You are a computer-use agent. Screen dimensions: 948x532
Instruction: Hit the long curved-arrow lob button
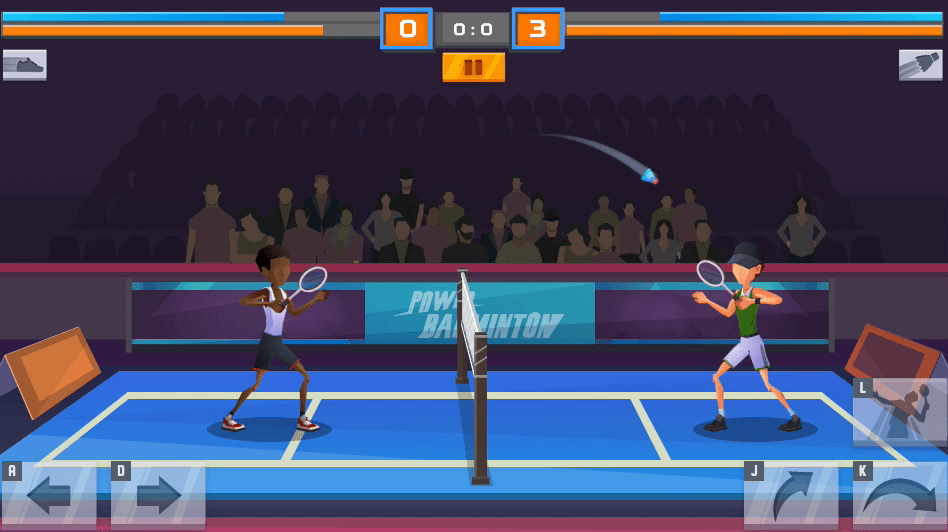(x=899, y=495)
